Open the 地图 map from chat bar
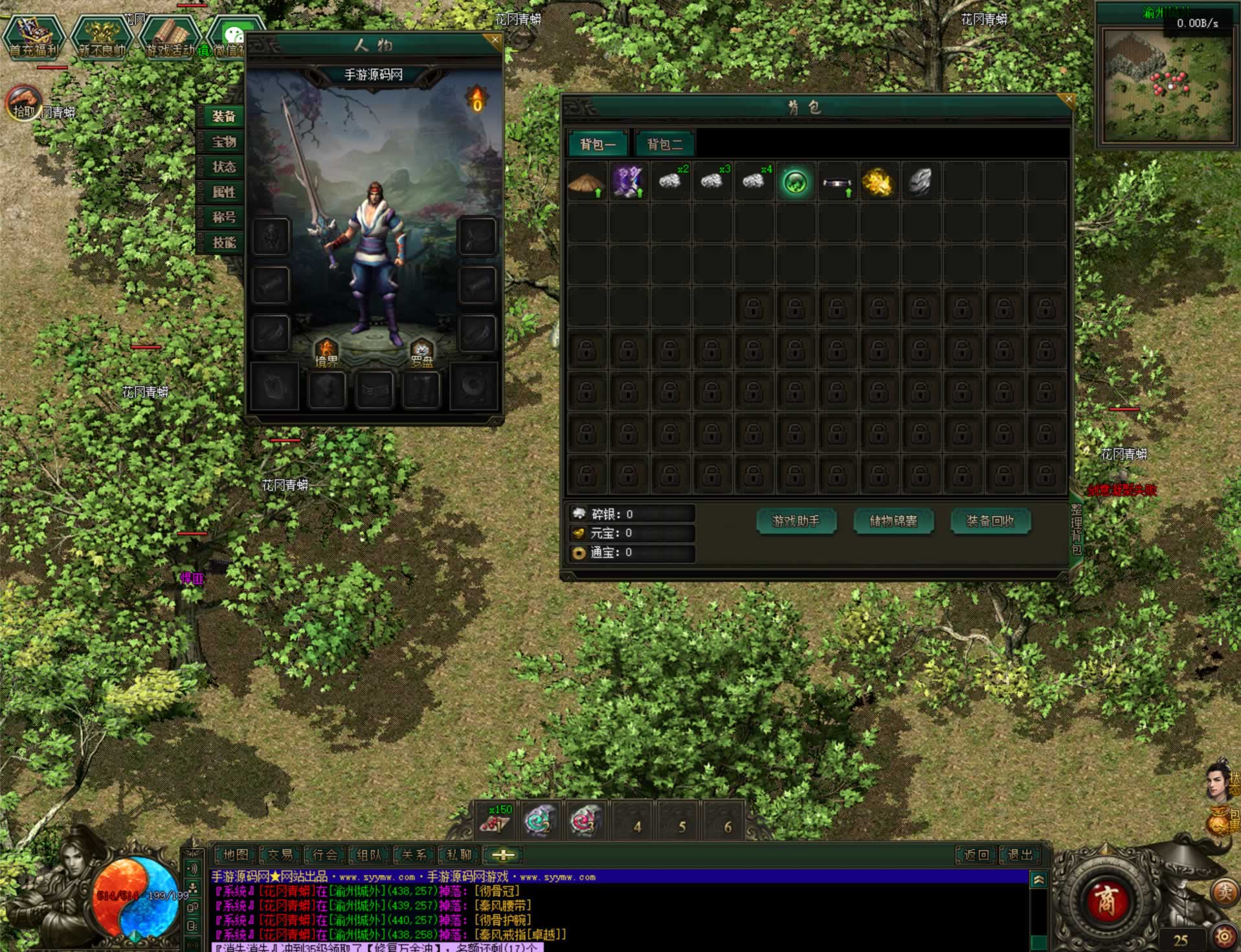Screen dimensions: 1241x952 (235, 855)
